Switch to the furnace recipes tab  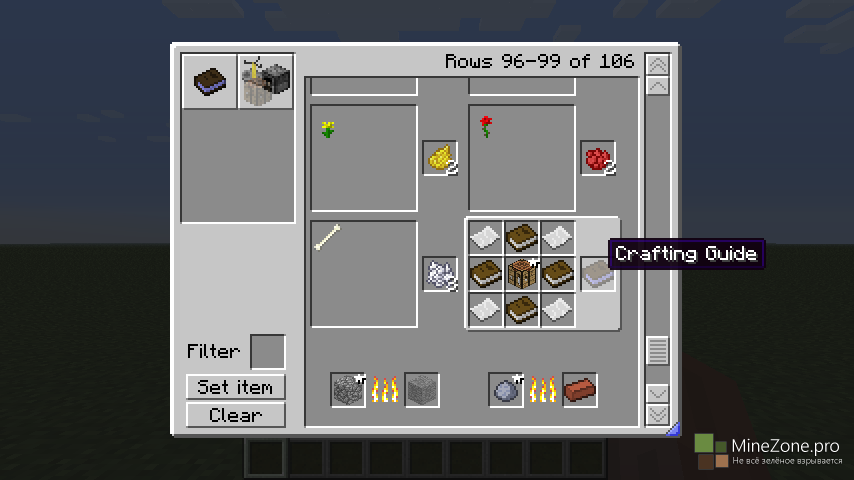coord(267,81)
